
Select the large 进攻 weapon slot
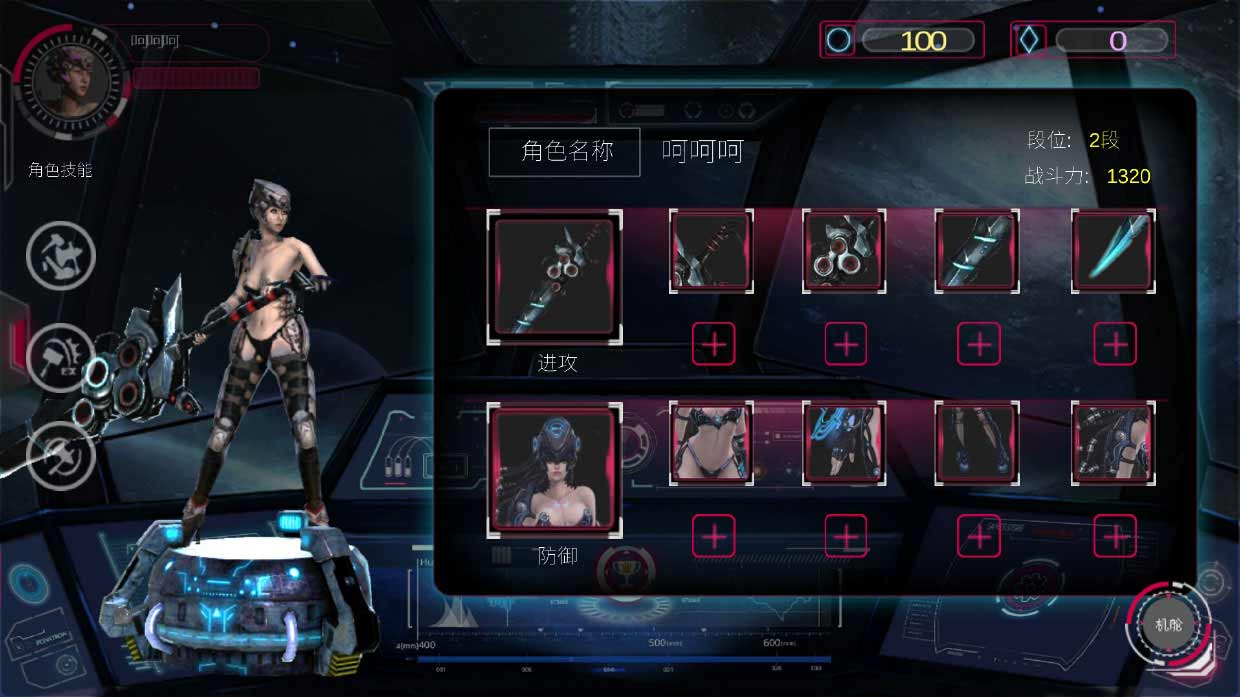[555, 277]
